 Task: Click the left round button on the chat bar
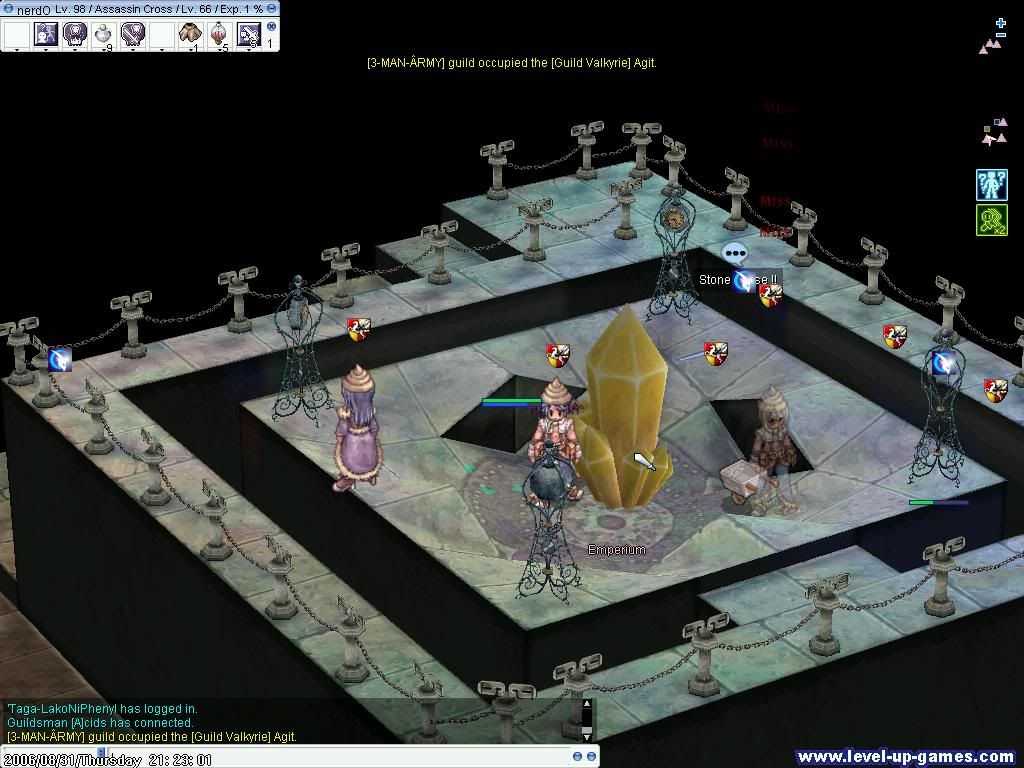click(577, 757)
